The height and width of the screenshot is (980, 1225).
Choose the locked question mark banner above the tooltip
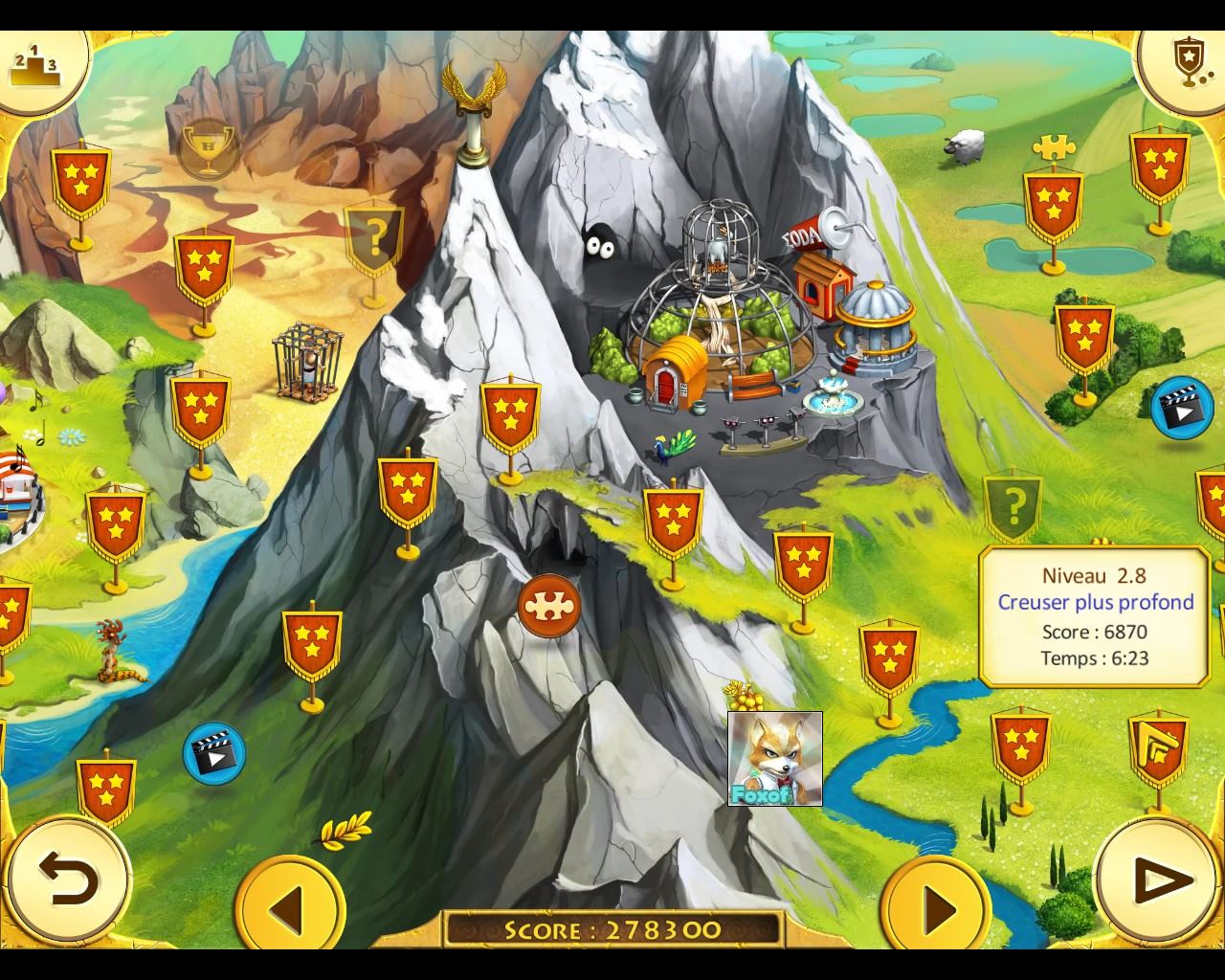point(1013,503)
